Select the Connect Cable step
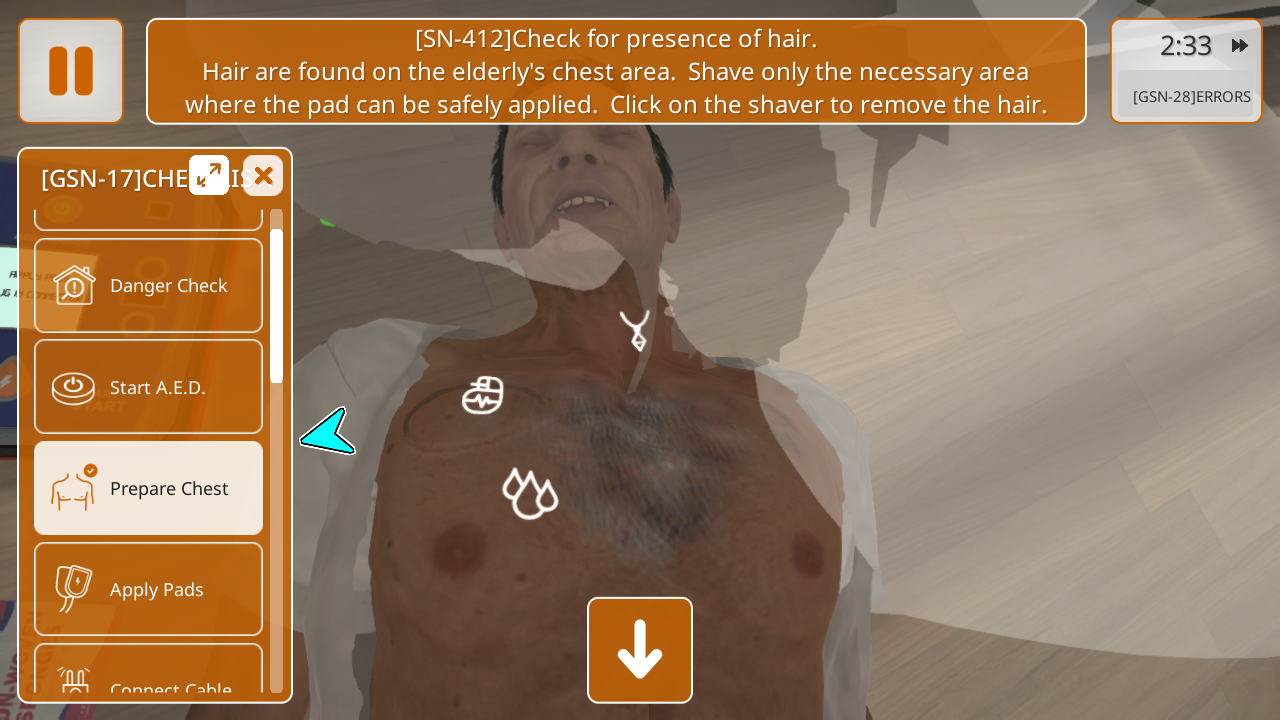Viewport: 1280px width, 720px height. [149, 680]
